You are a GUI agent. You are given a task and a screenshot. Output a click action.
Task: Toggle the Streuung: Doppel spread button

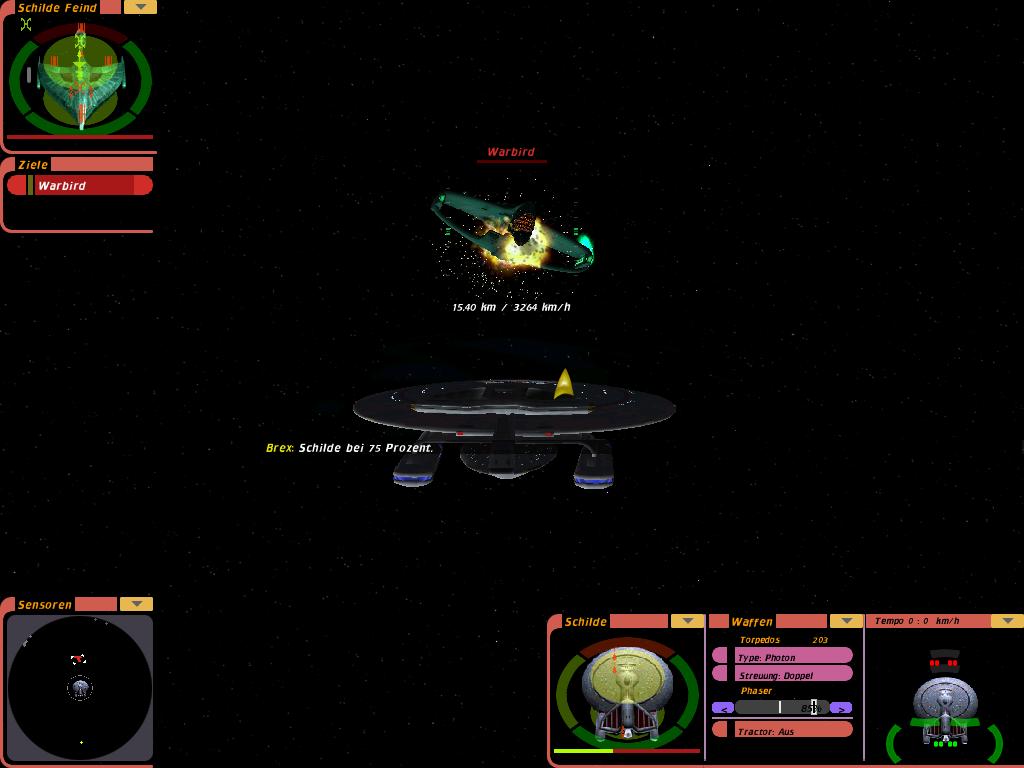click(x=785, y=675)
